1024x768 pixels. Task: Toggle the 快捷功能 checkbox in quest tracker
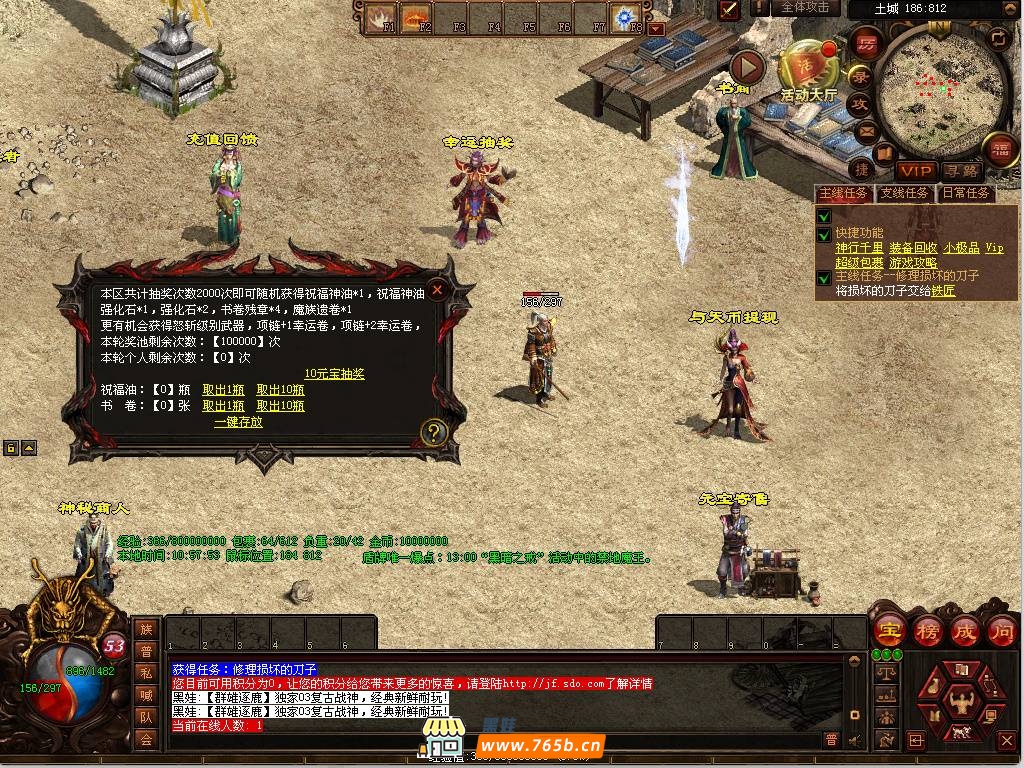(x=824, y=236)
